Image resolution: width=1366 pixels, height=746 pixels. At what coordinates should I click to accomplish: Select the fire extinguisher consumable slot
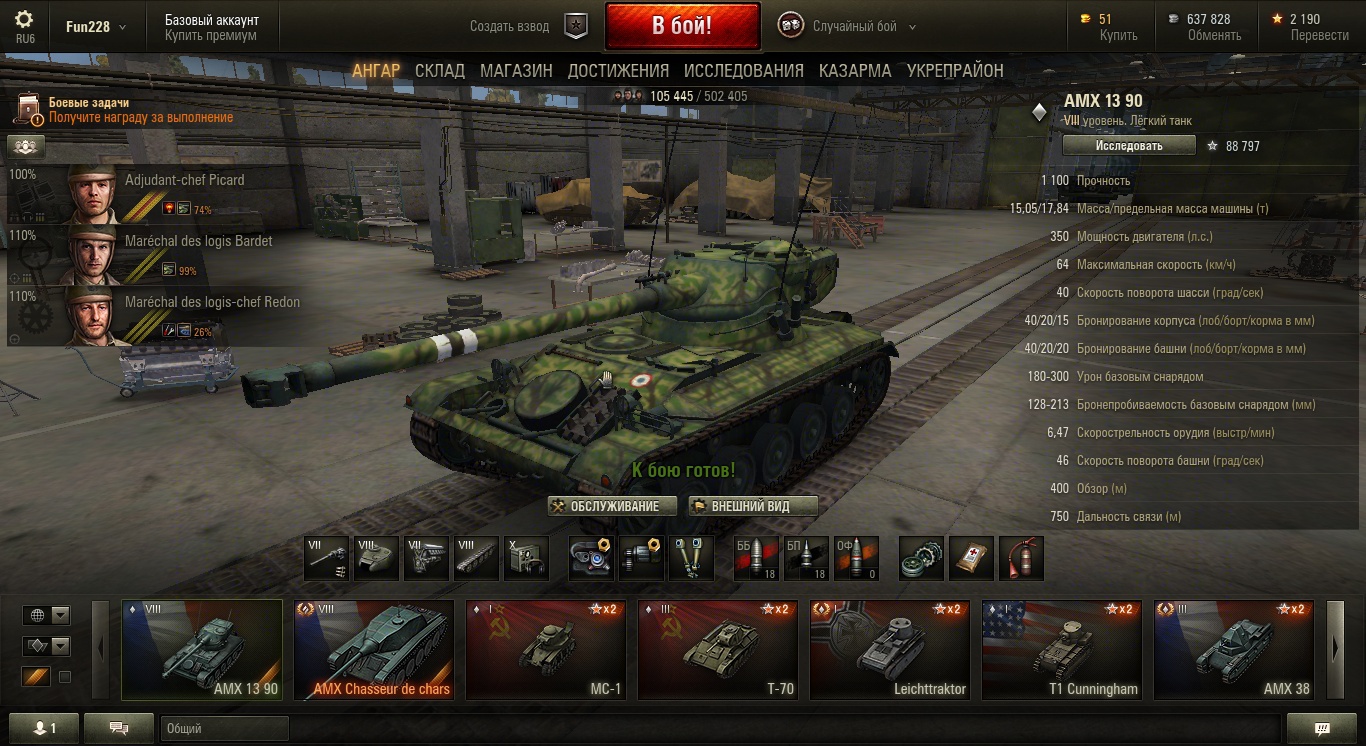[x=1022, y=558]
